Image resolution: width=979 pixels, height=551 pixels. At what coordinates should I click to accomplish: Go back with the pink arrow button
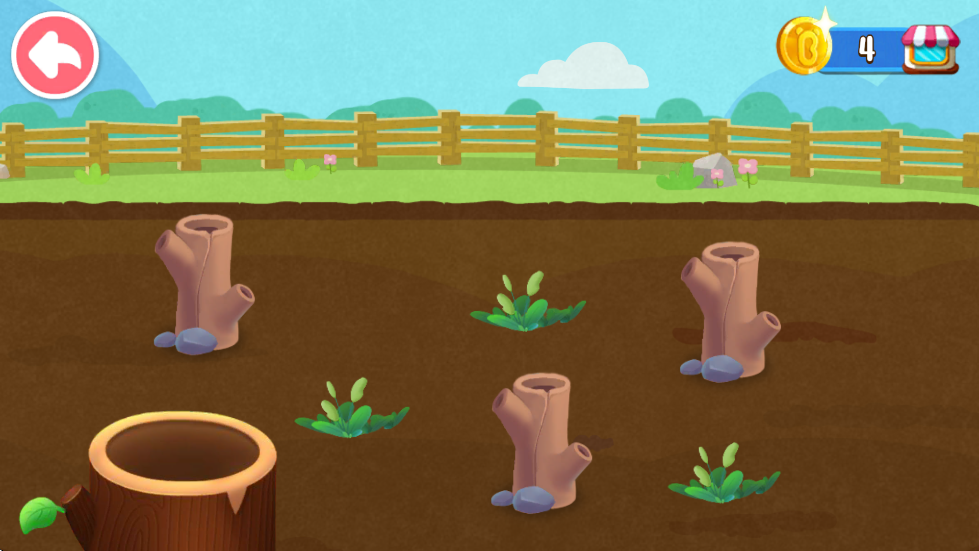[x=55, y=55]
